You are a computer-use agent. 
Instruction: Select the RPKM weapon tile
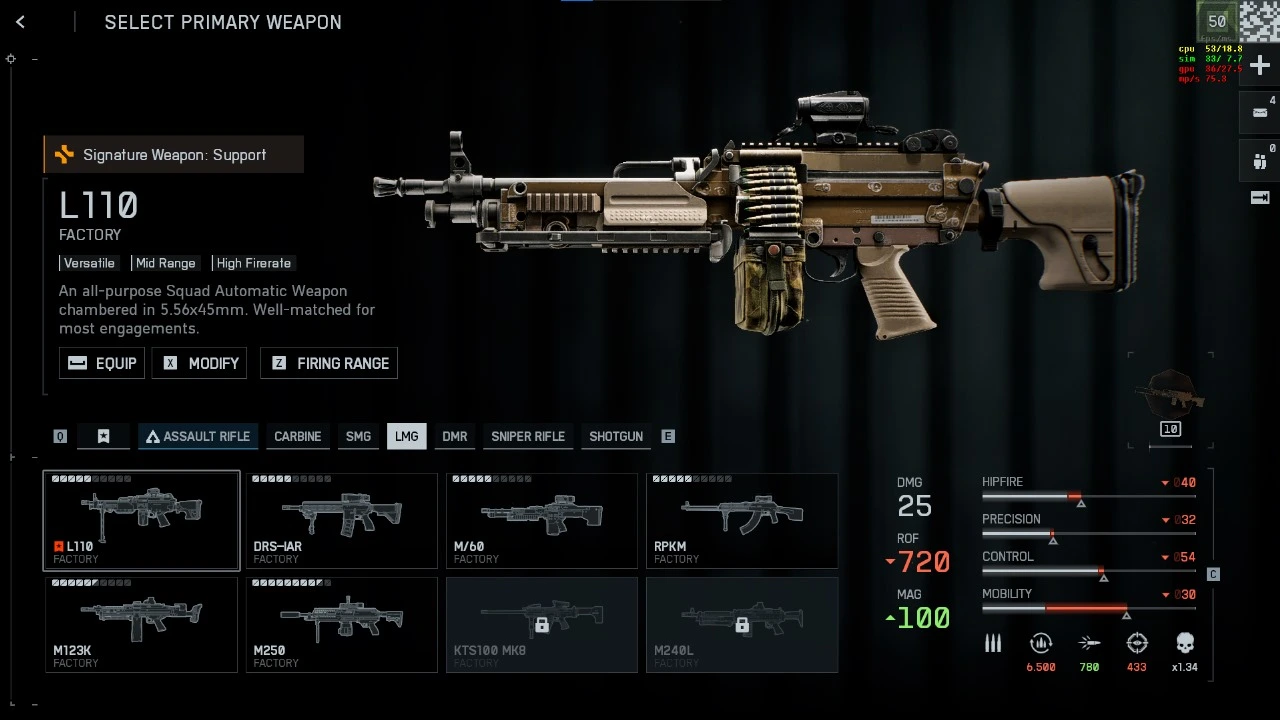pos(741,520)
